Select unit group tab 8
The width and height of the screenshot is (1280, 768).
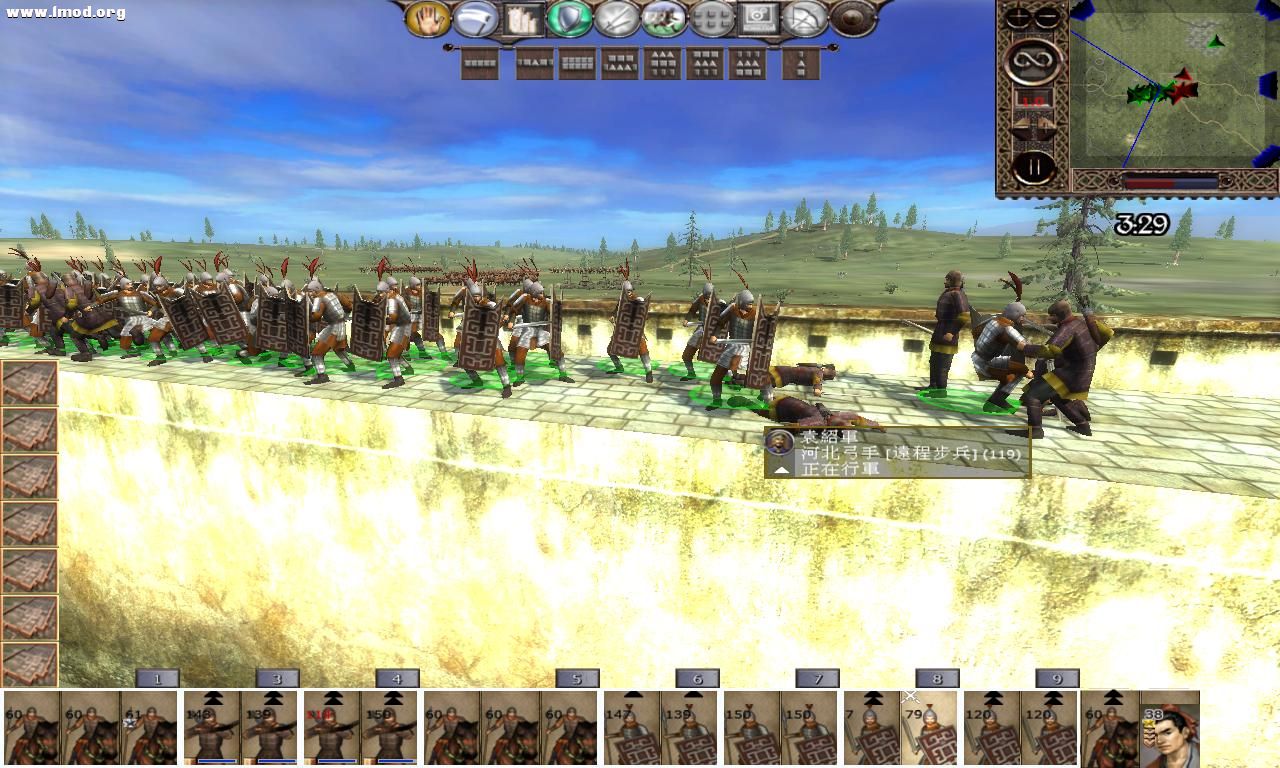tap(935, 678)
